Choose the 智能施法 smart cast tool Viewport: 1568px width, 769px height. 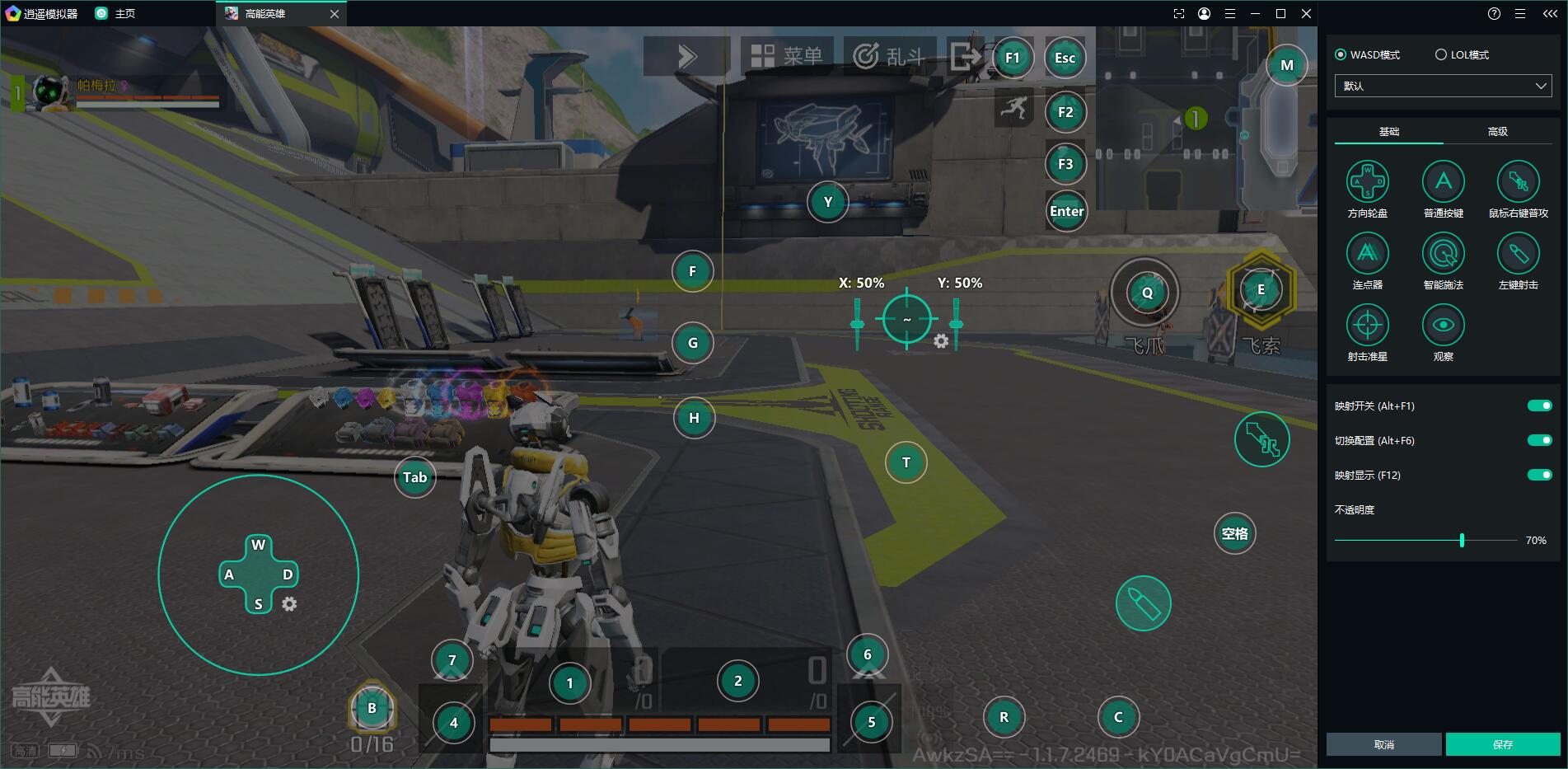click(x=1443, y=254)
